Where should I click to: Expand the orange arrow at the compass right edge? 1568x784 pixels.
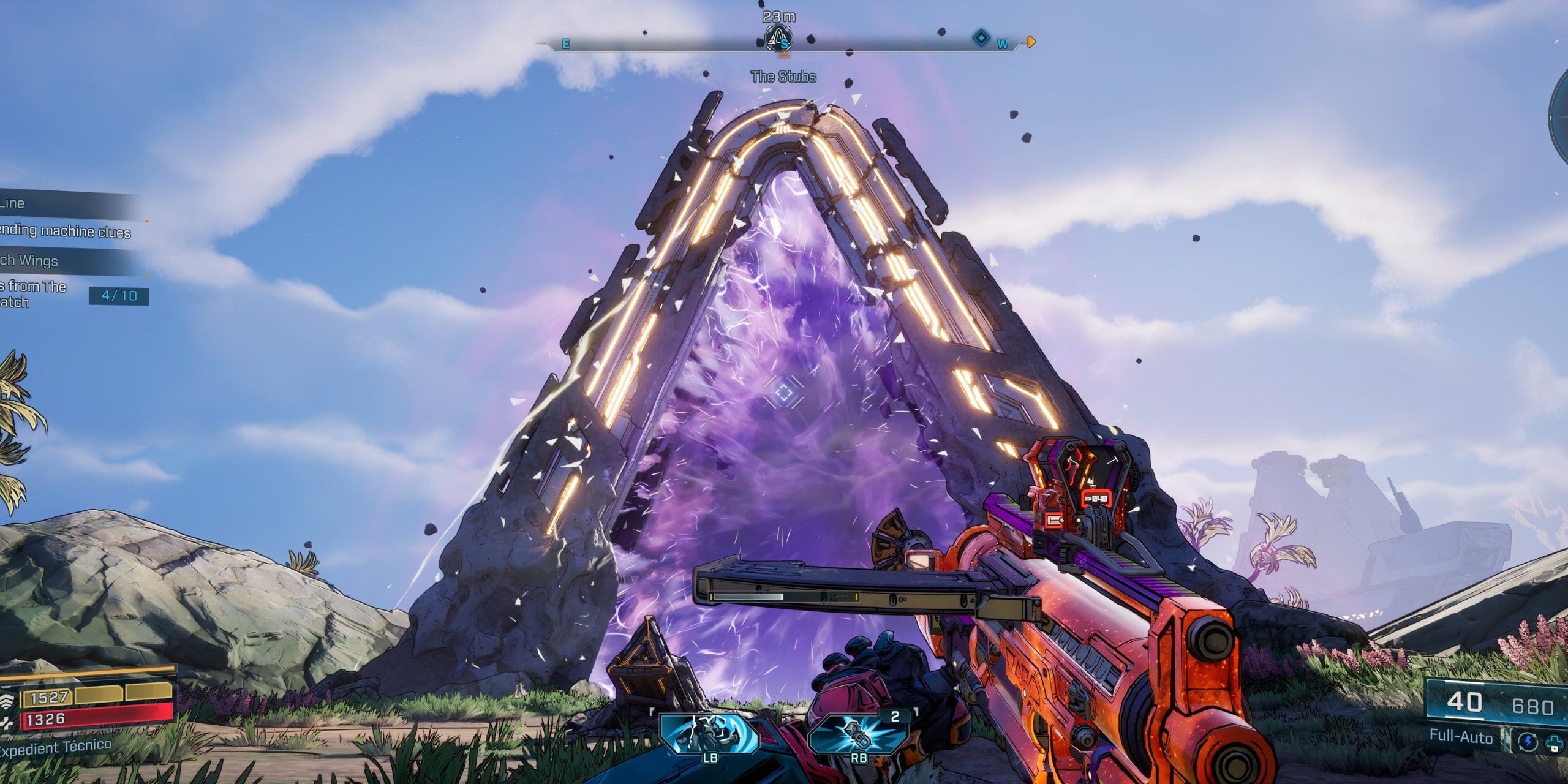(1031, 40)
